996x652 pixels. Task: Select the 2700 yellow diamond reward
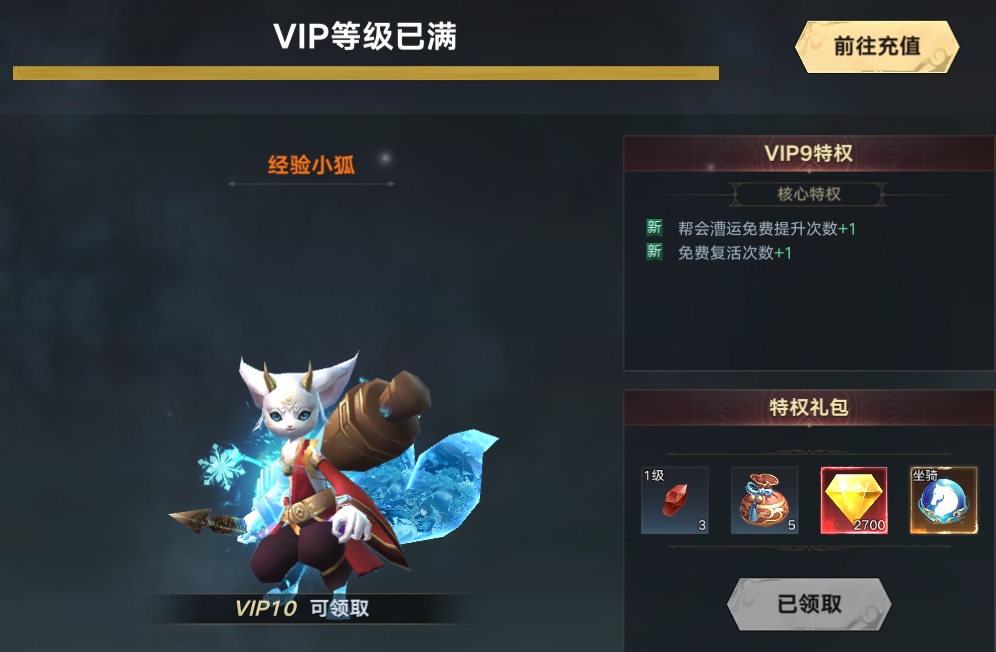(854, 500)
